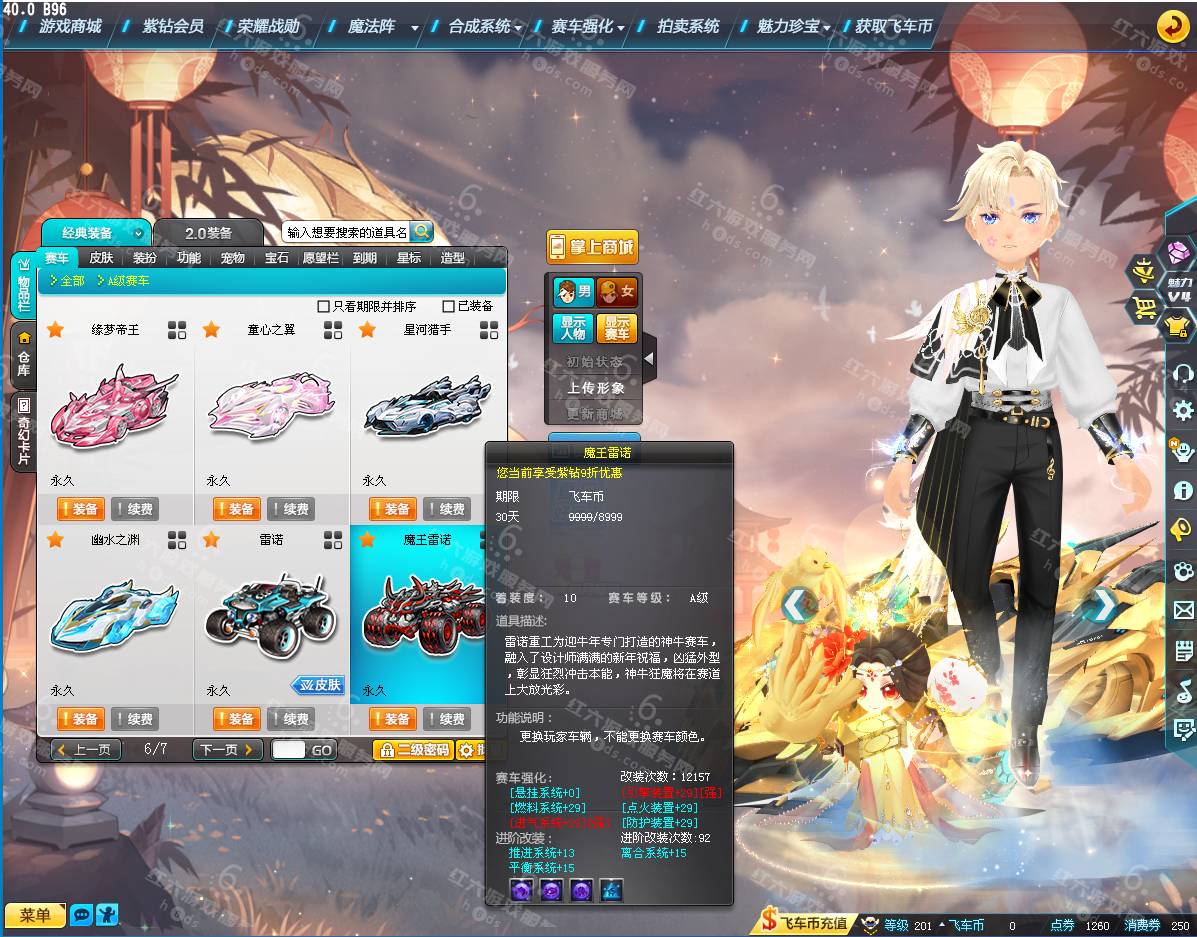1197x937 pixels.
Task: Switch to the 2.0装备 tab
Action: click(x=208, y=233)
